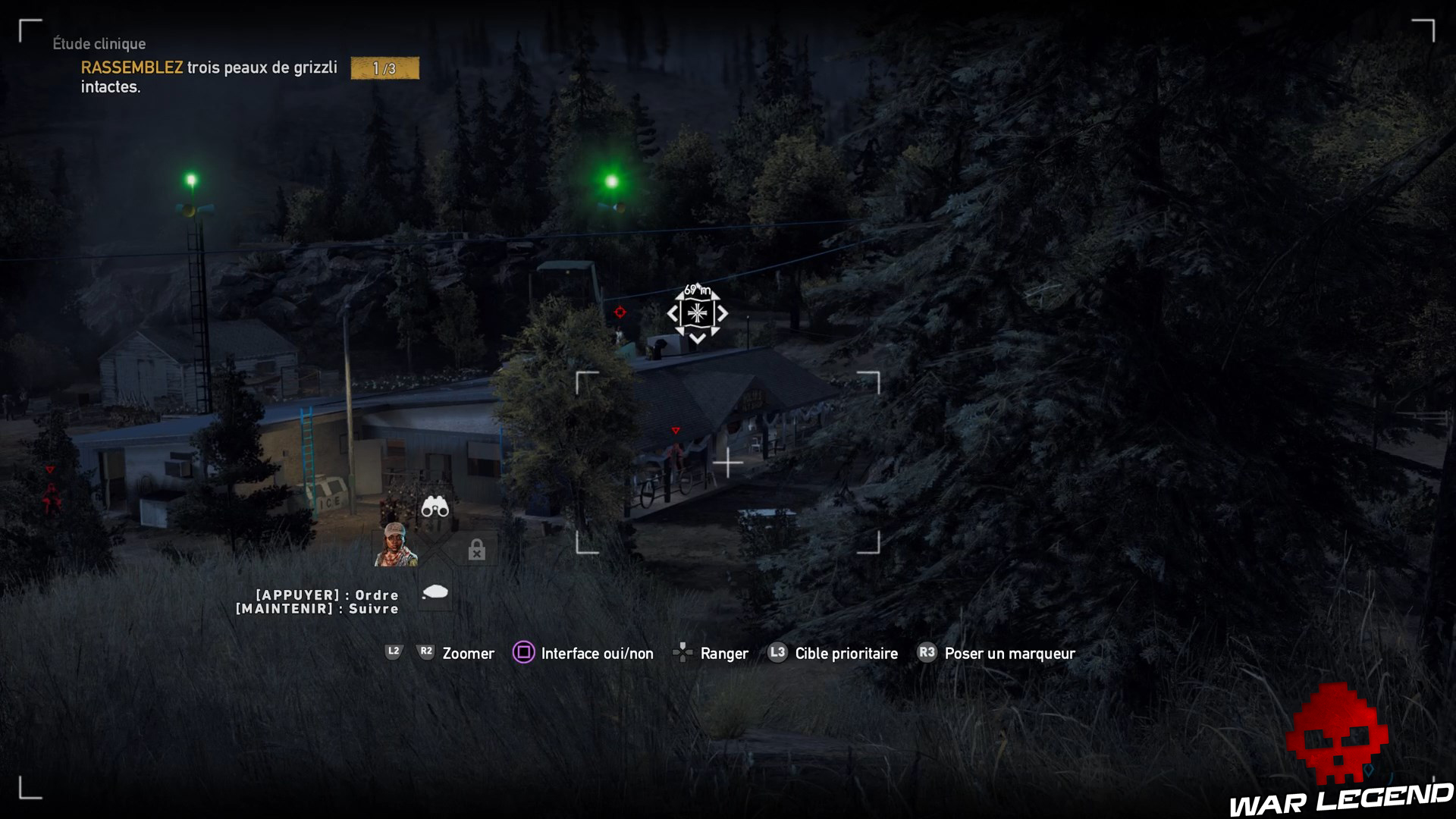
Task: Click the L3 stick button icon
Action: [776, 653]
